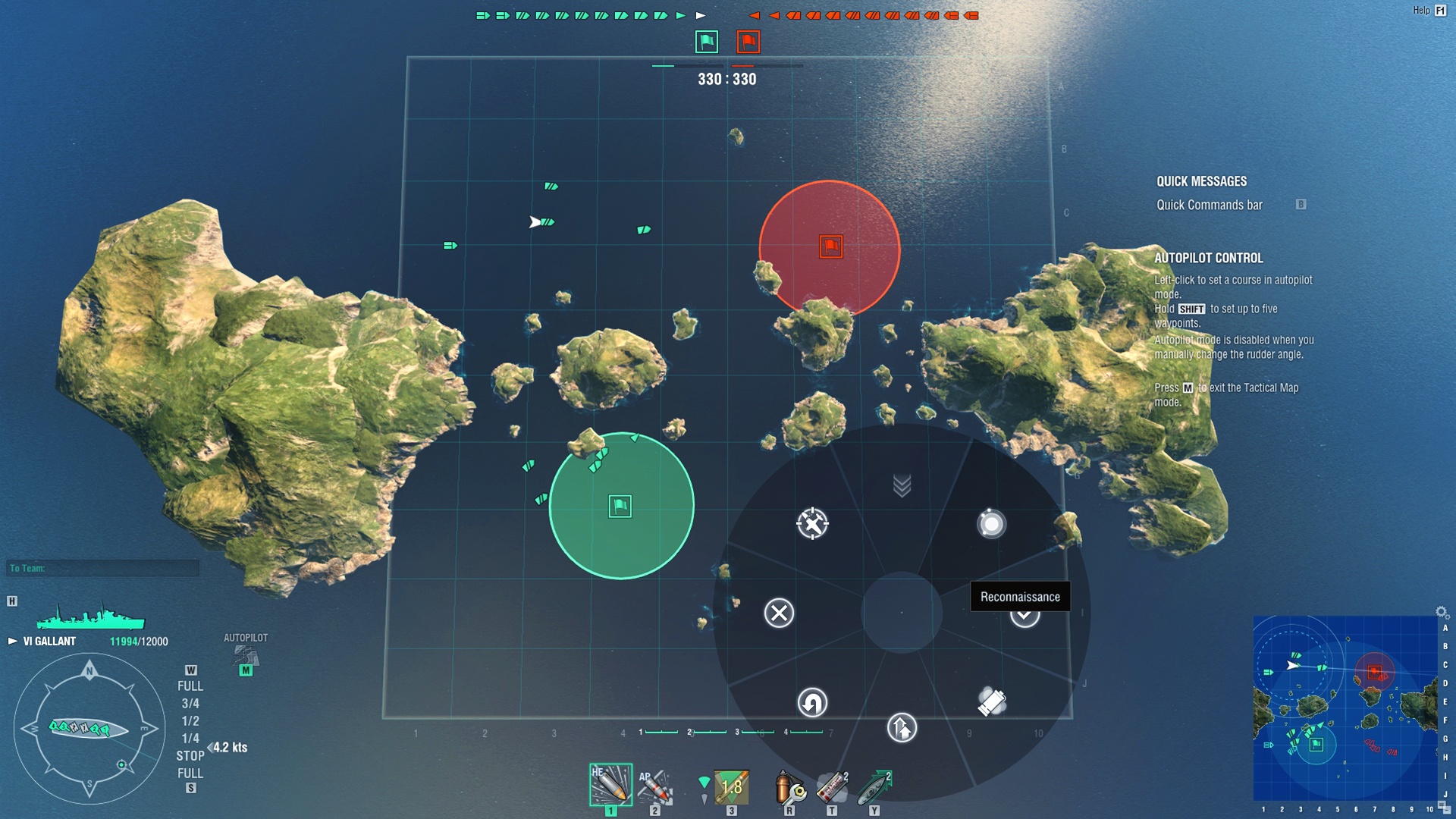
Task: Select the HE shell ammunition slot
Action: (x=610, y=785)
